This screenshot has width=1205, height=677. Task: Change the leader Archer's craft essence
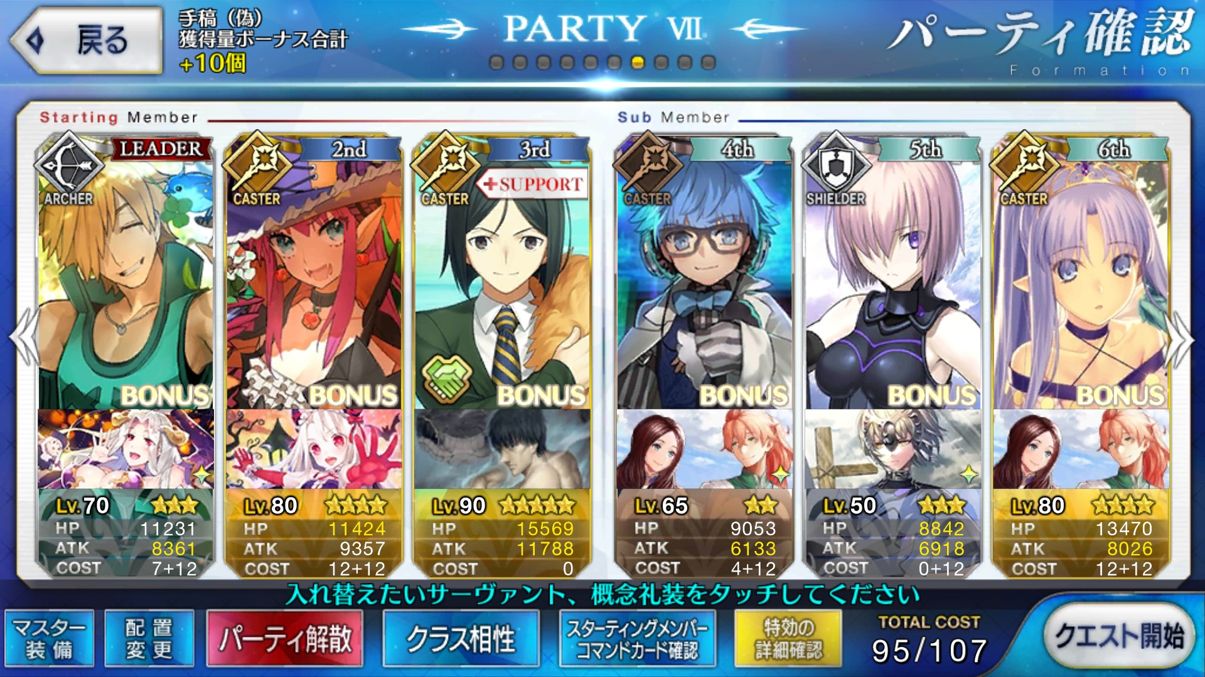pyautogui.click(x=125, y=450)
